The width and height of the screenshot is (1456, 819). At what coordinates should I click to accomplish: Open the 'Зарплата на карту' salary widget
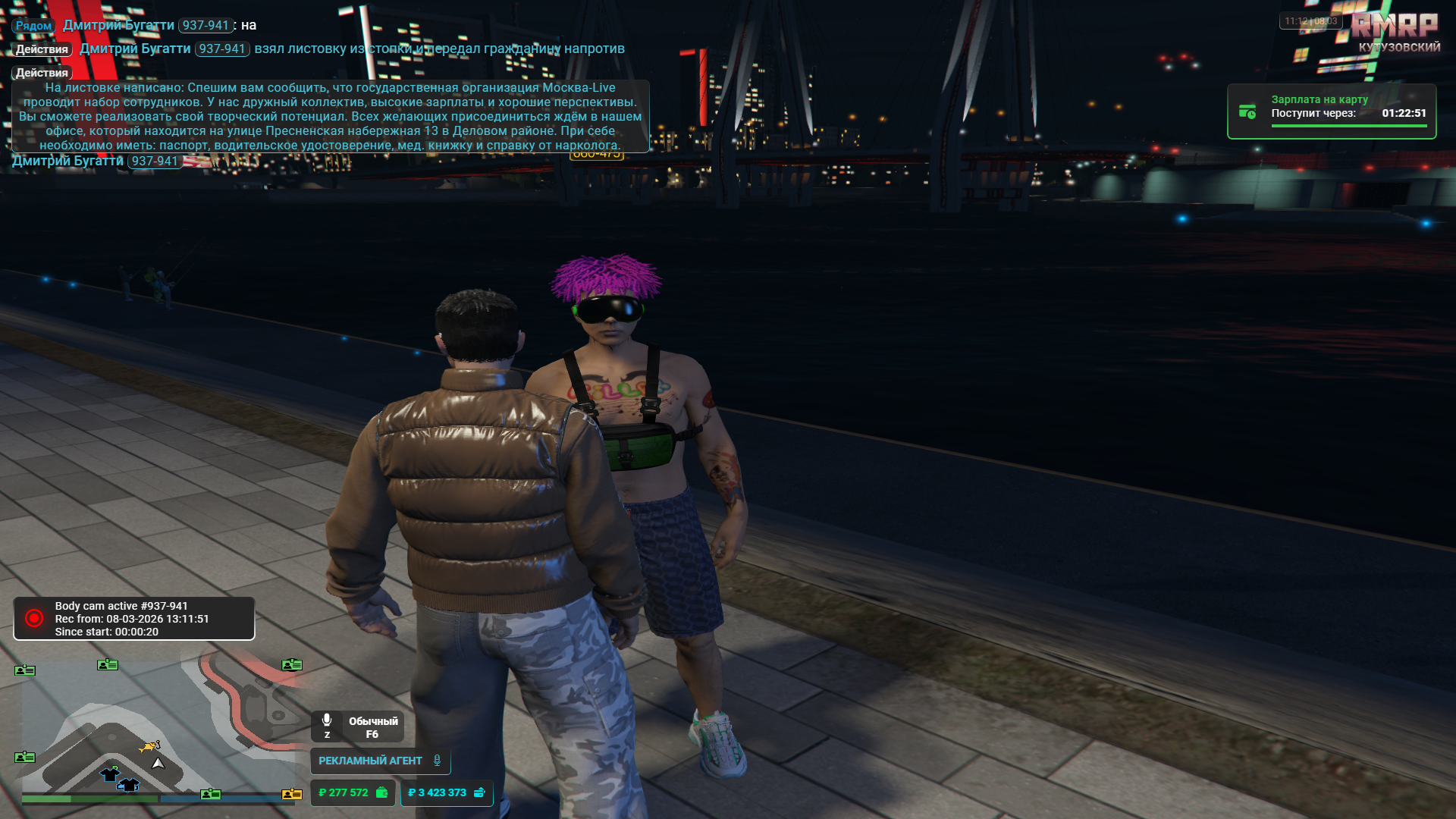pos(1331,111)
